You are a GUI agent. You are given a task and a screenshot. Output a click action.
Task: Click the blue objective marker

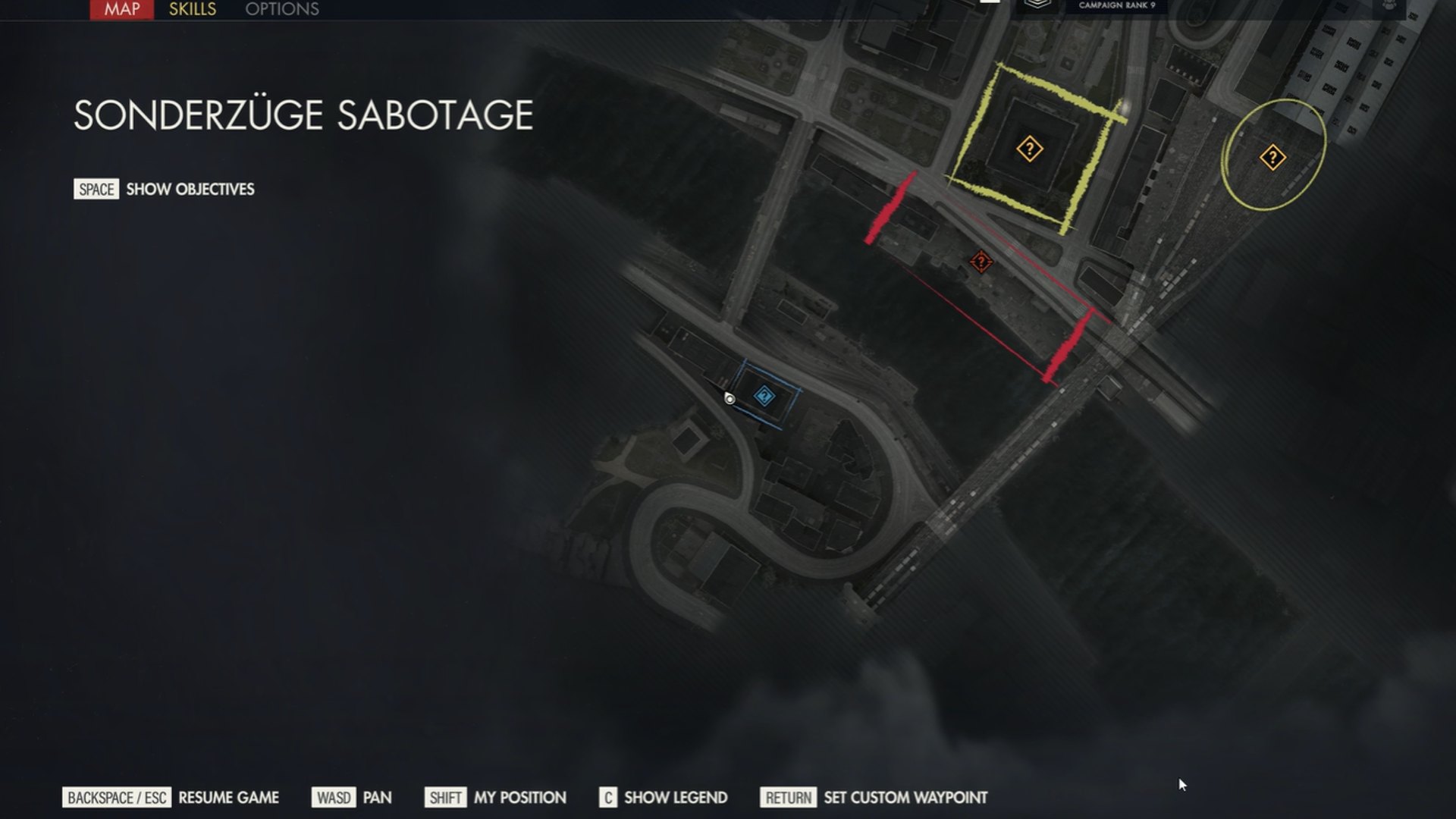click(x=764, y=395)
